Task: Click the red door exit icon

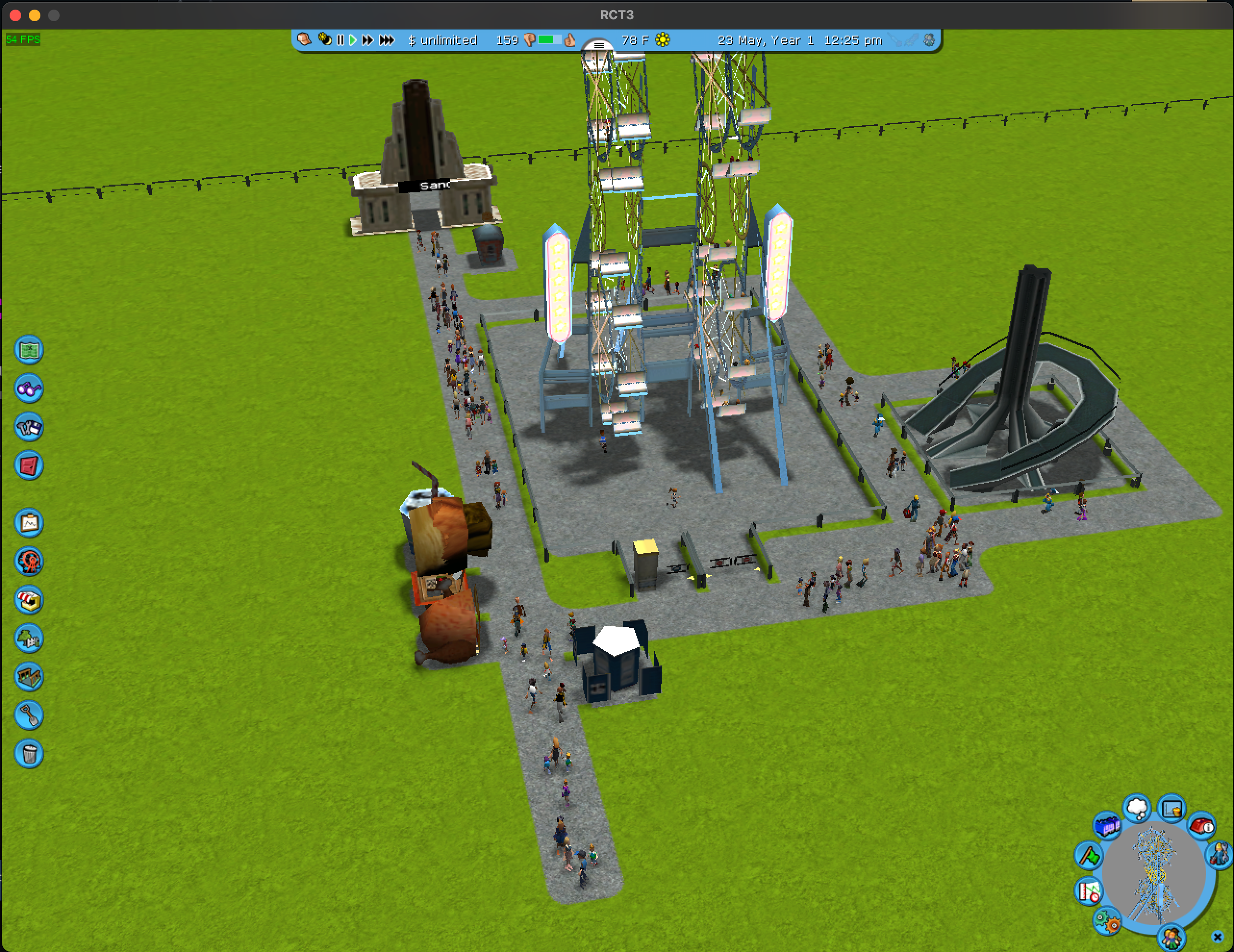Action: [29, 465]
